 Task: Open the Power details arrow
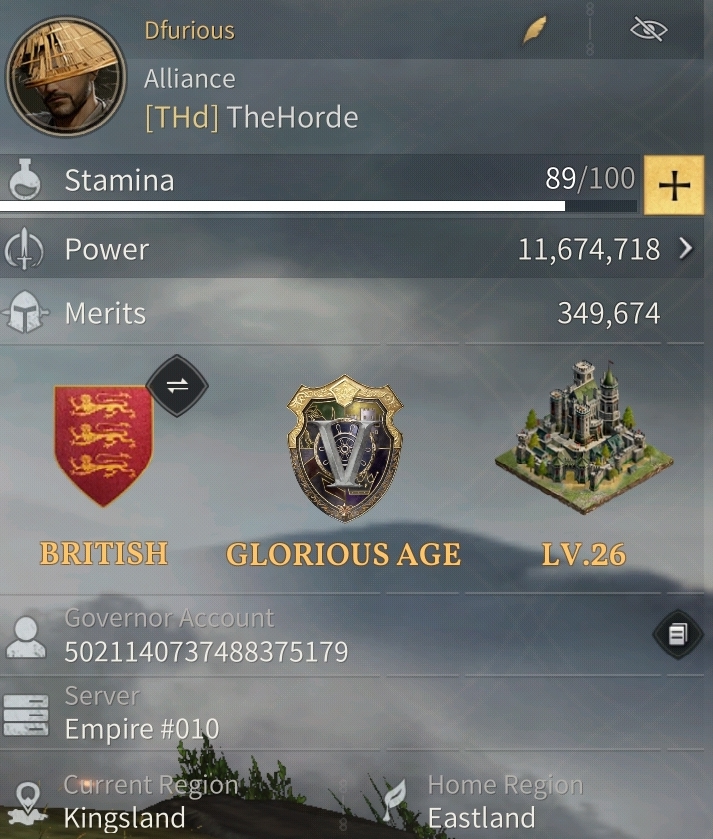pyautogui.click(x=685, y=249)
